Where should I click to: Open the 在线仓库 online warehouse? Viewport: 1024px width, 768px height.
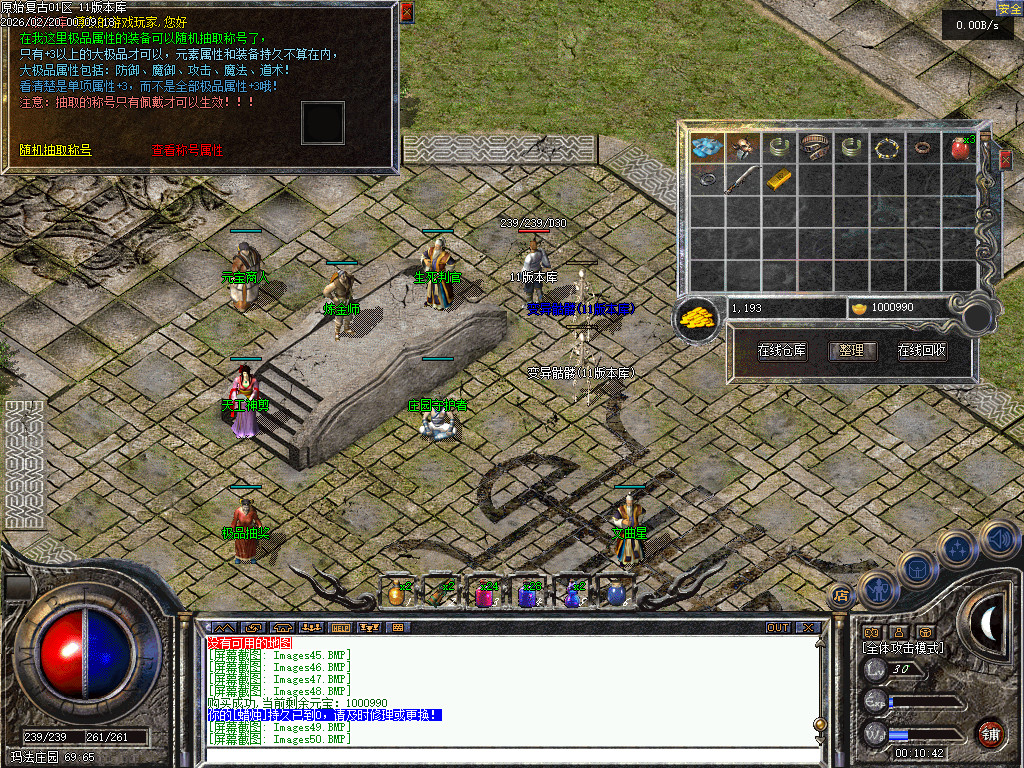coord(782,351)
